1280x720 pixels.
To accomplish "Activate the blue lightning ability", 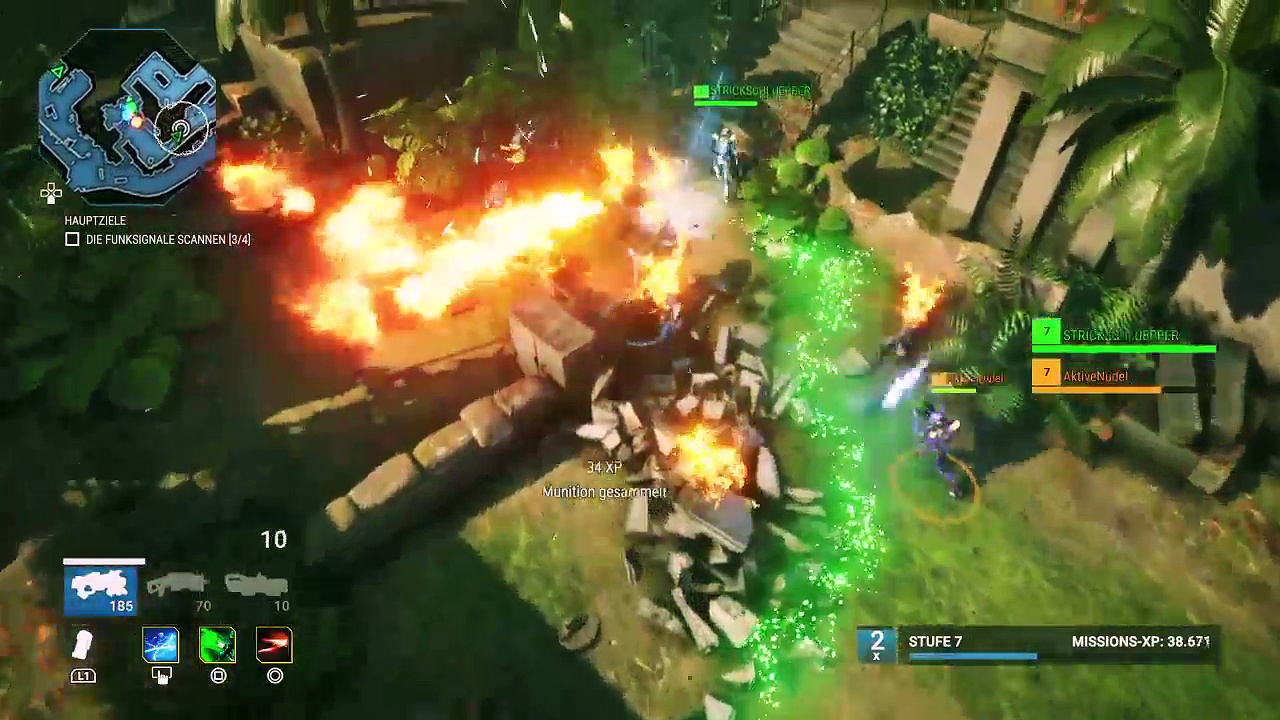I will pyautogui.click(x=161, y=646).
